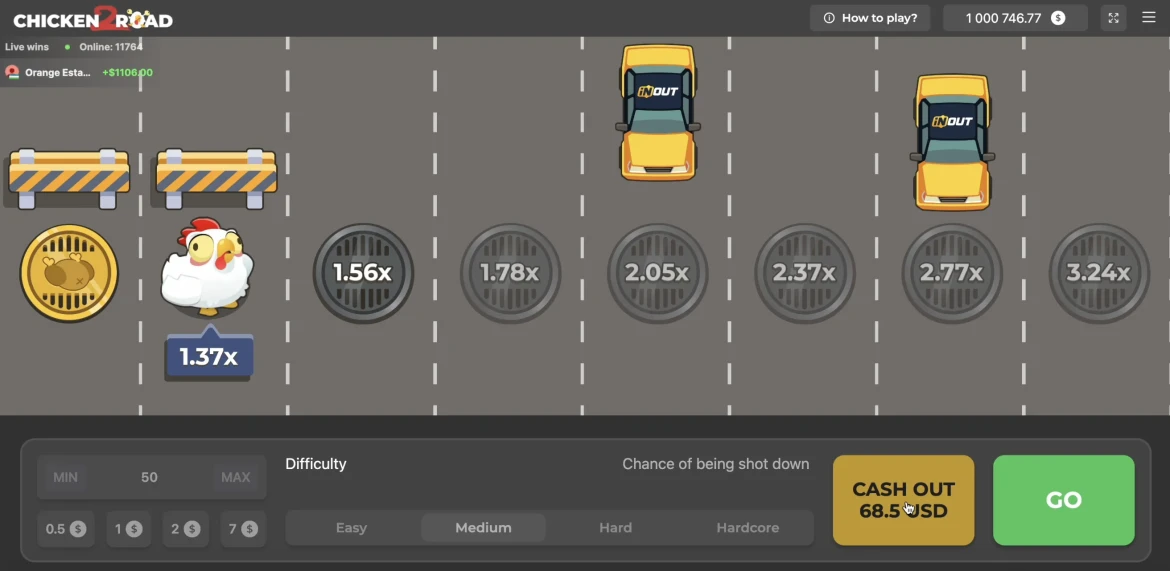1170x571 pixels.
Task: Click the bet amount field showing 50
Action: click(149, 477)
